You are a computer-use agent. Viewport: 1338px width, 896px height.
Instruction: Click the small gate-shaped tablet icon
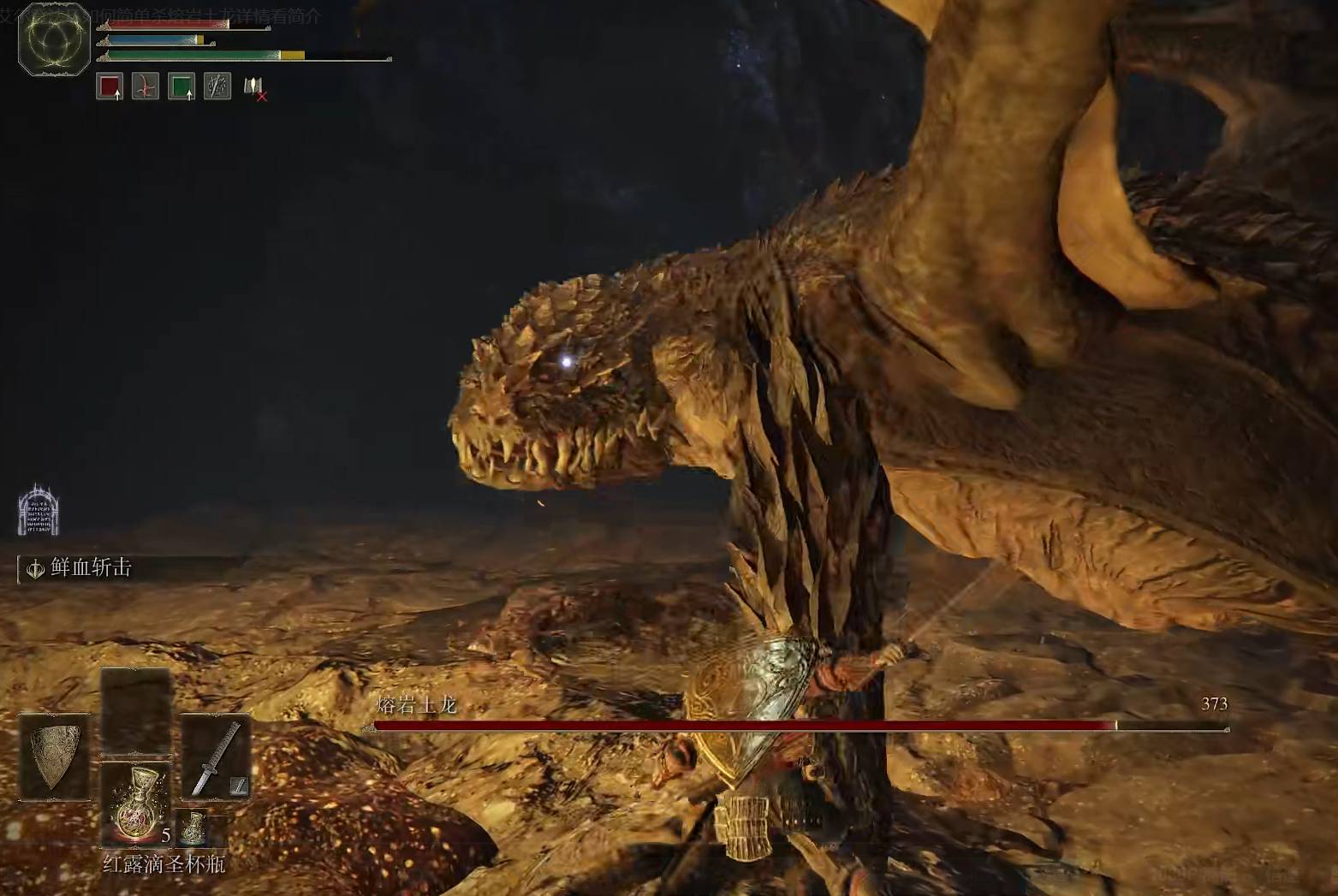(x=39, y=512)
